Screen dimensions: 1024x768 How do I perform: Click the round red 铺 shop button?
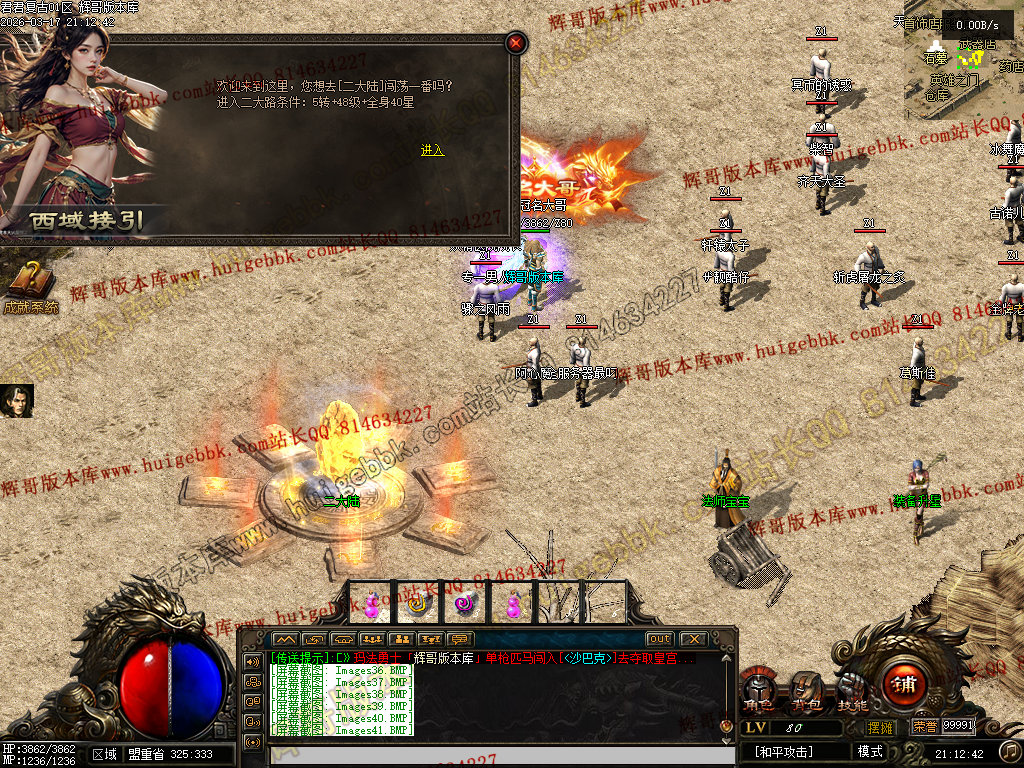[904, 686]
